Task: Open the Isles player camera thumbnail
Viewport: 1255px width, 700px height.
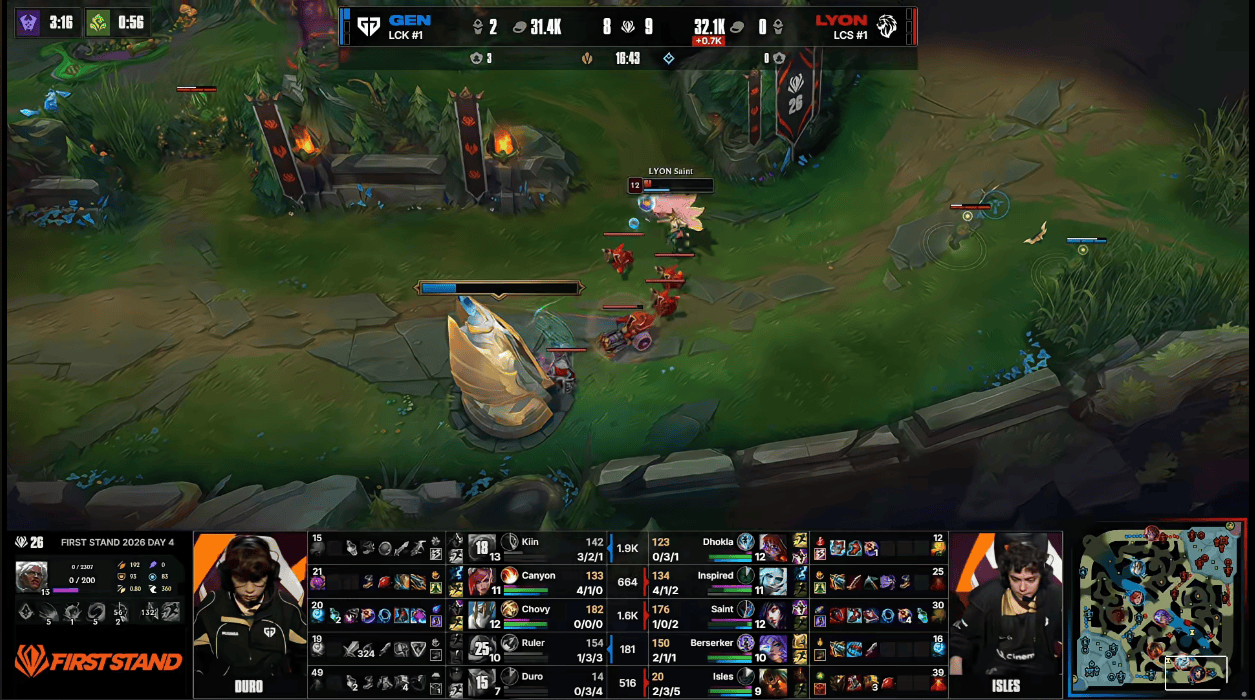Action: pos(1005,614)
